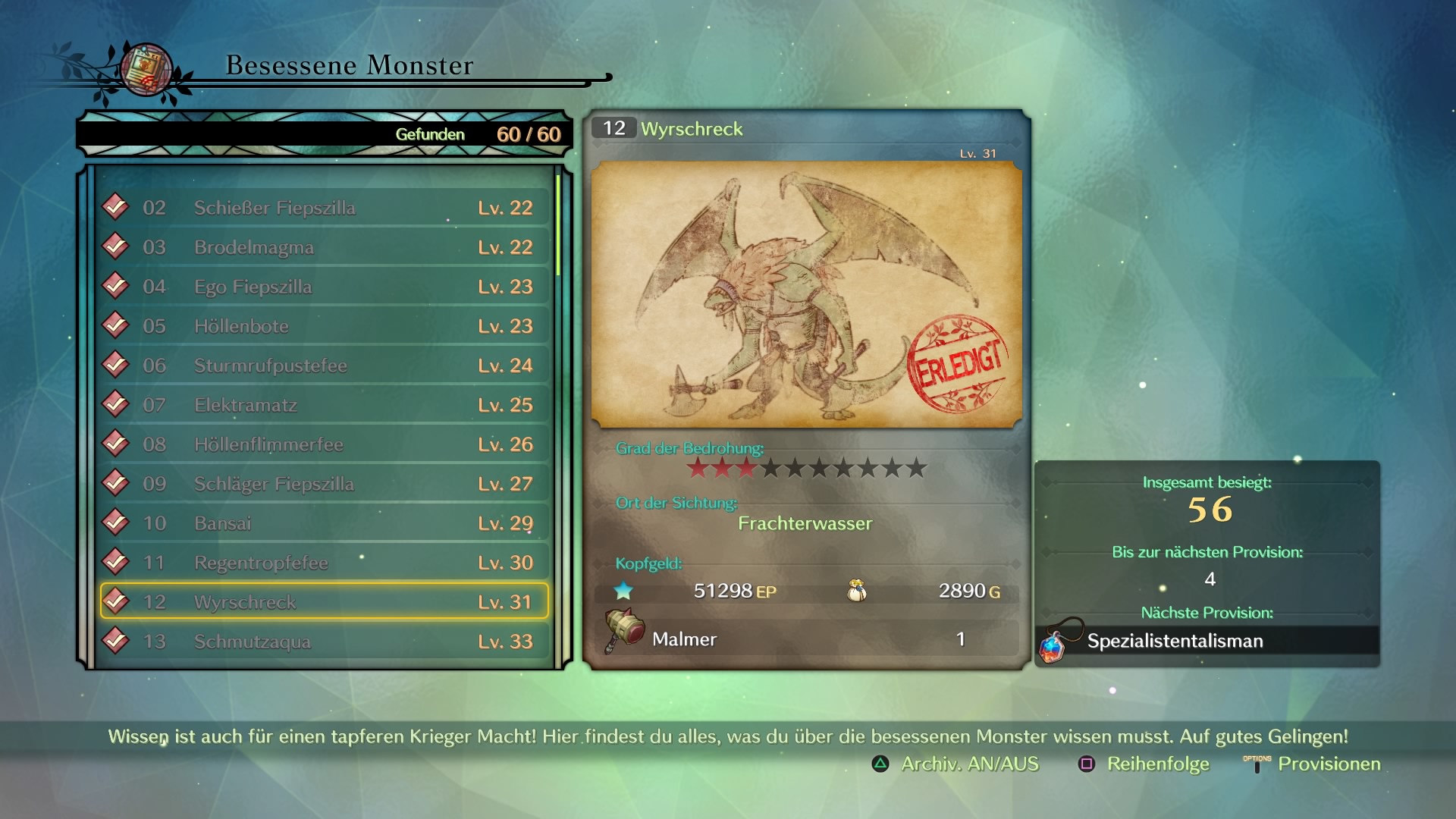Click the highlighted Wyrschreck entry
1456x819 pixels.
(325, 601)
